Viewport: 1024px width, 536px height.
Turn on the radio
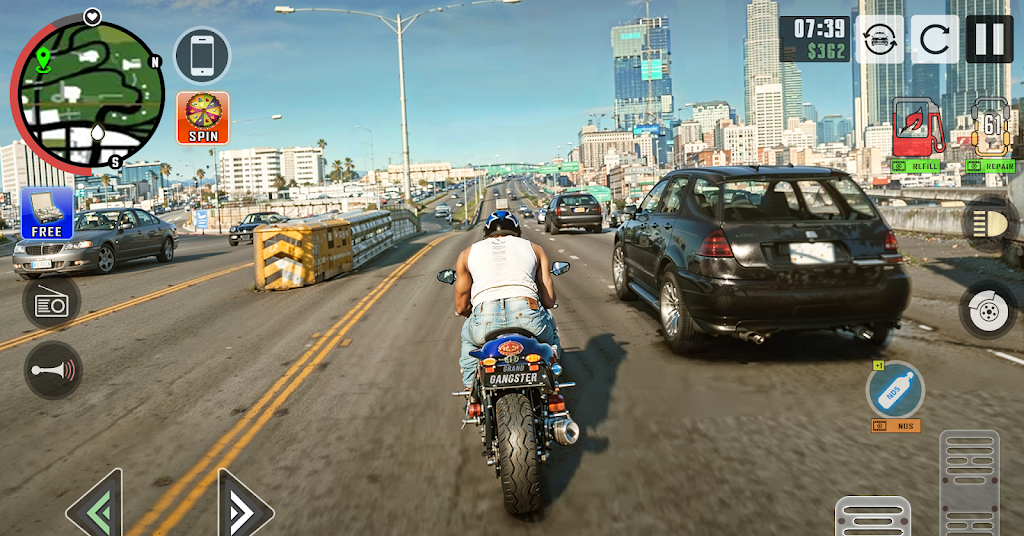[x=51, y=302]
